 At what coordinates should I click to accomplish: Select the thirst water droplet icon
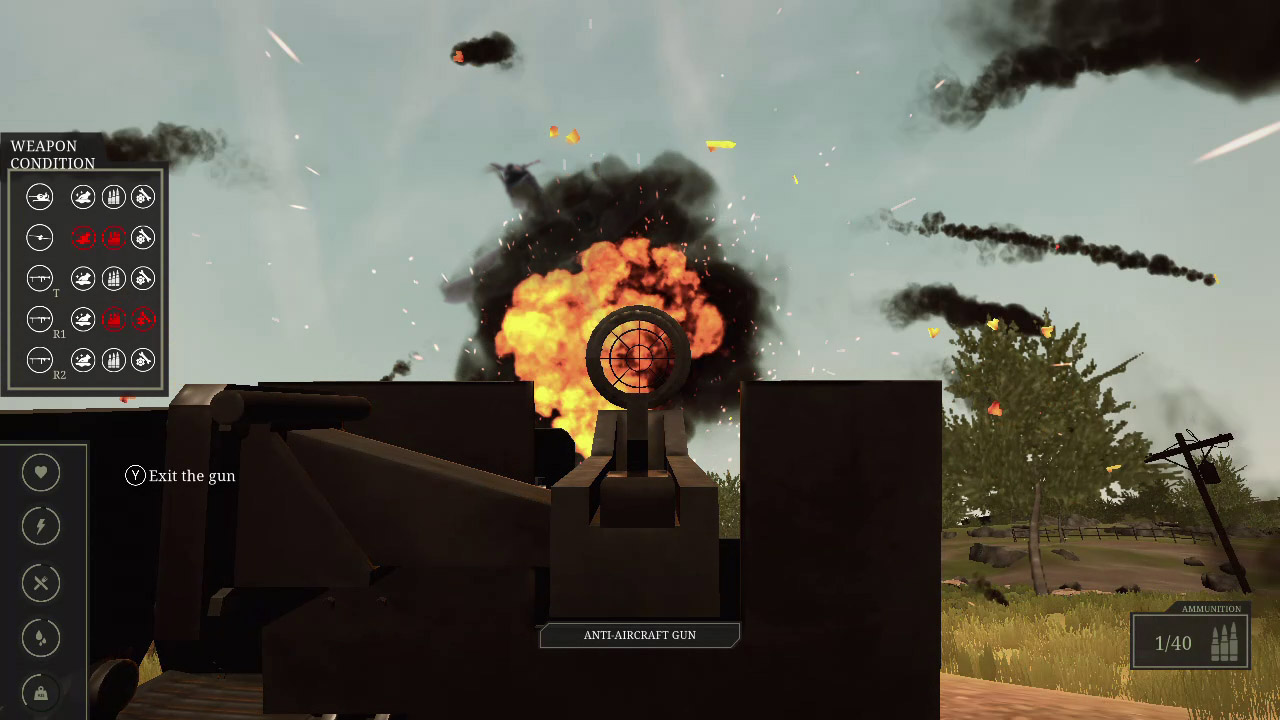coord(40,637)
